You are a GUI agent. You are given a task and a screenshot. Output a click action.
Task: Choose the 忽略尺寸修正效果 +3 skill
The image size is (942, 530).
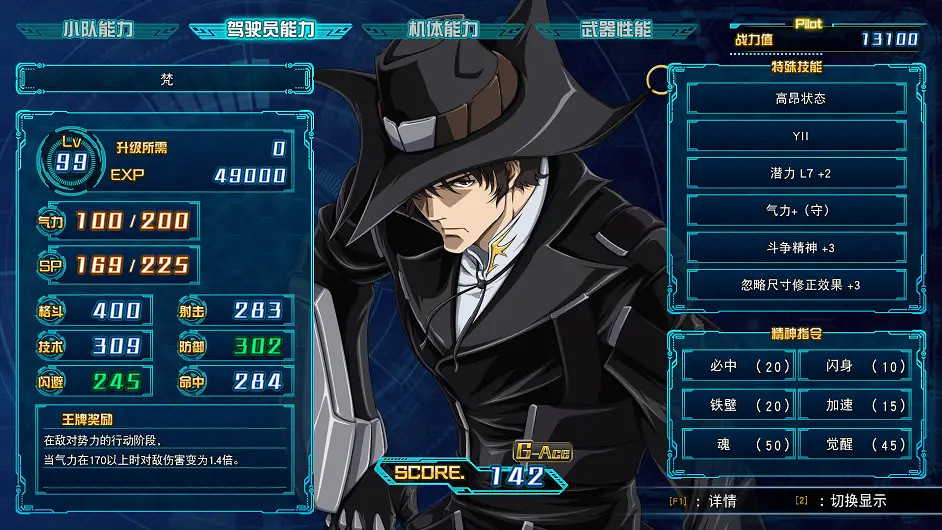[x=797, y=284]
